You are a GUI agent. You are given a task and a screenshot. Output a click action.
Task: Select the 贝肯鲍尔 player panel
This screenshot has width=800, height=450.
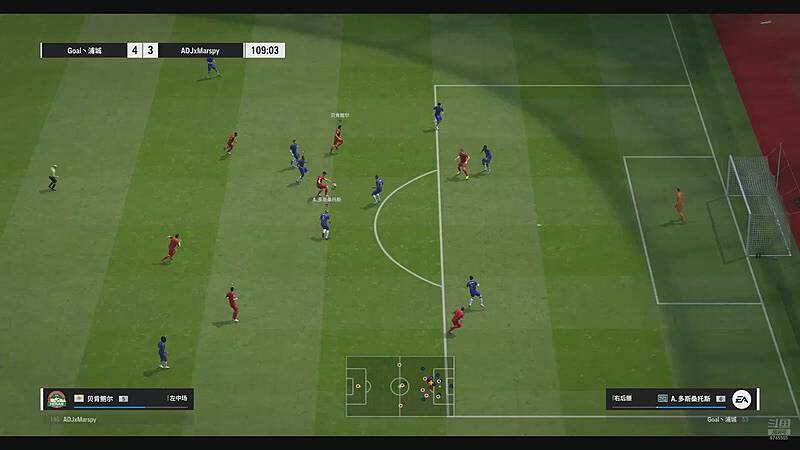pos(117,399)
